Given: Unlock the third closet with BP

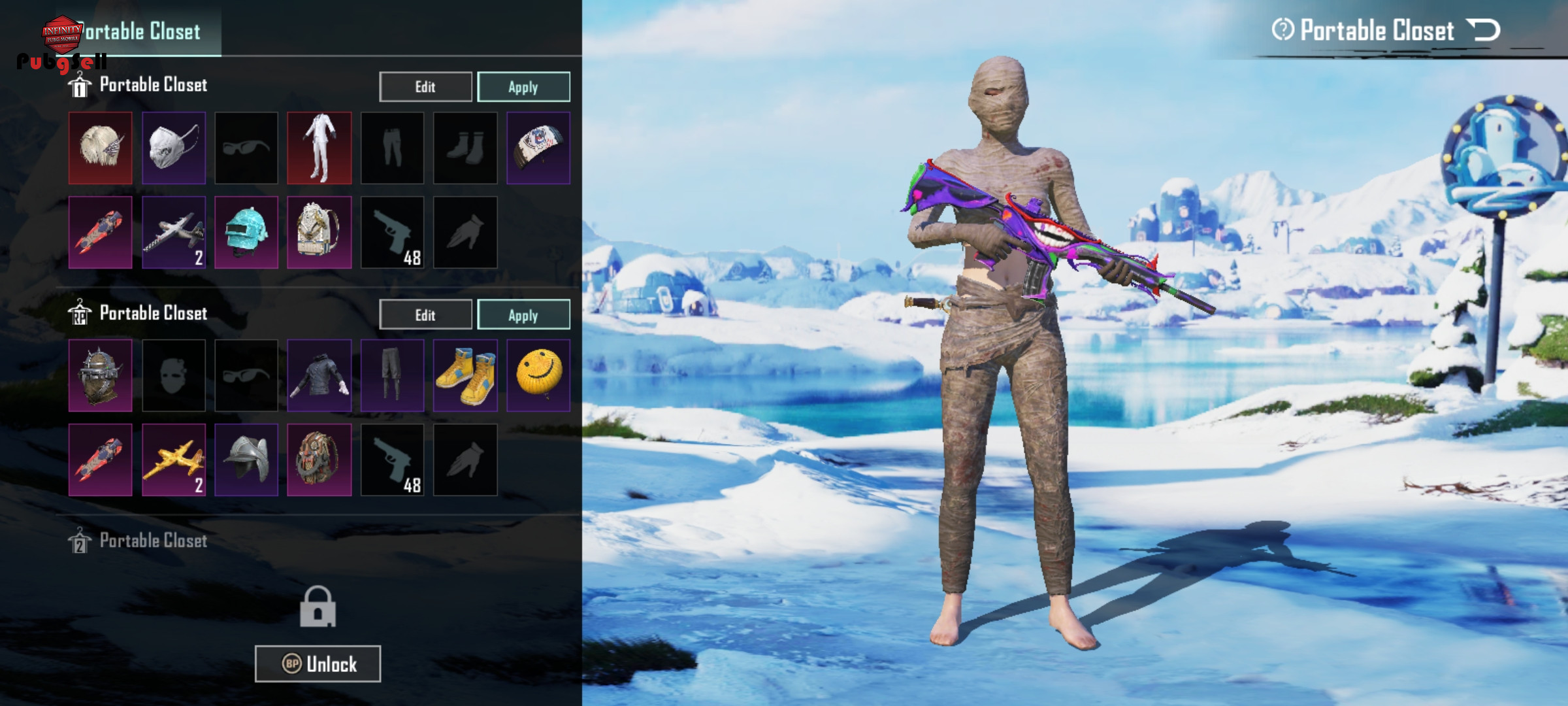Looking at the screenshot, I should pyautogui.click(x=318, y=664).
